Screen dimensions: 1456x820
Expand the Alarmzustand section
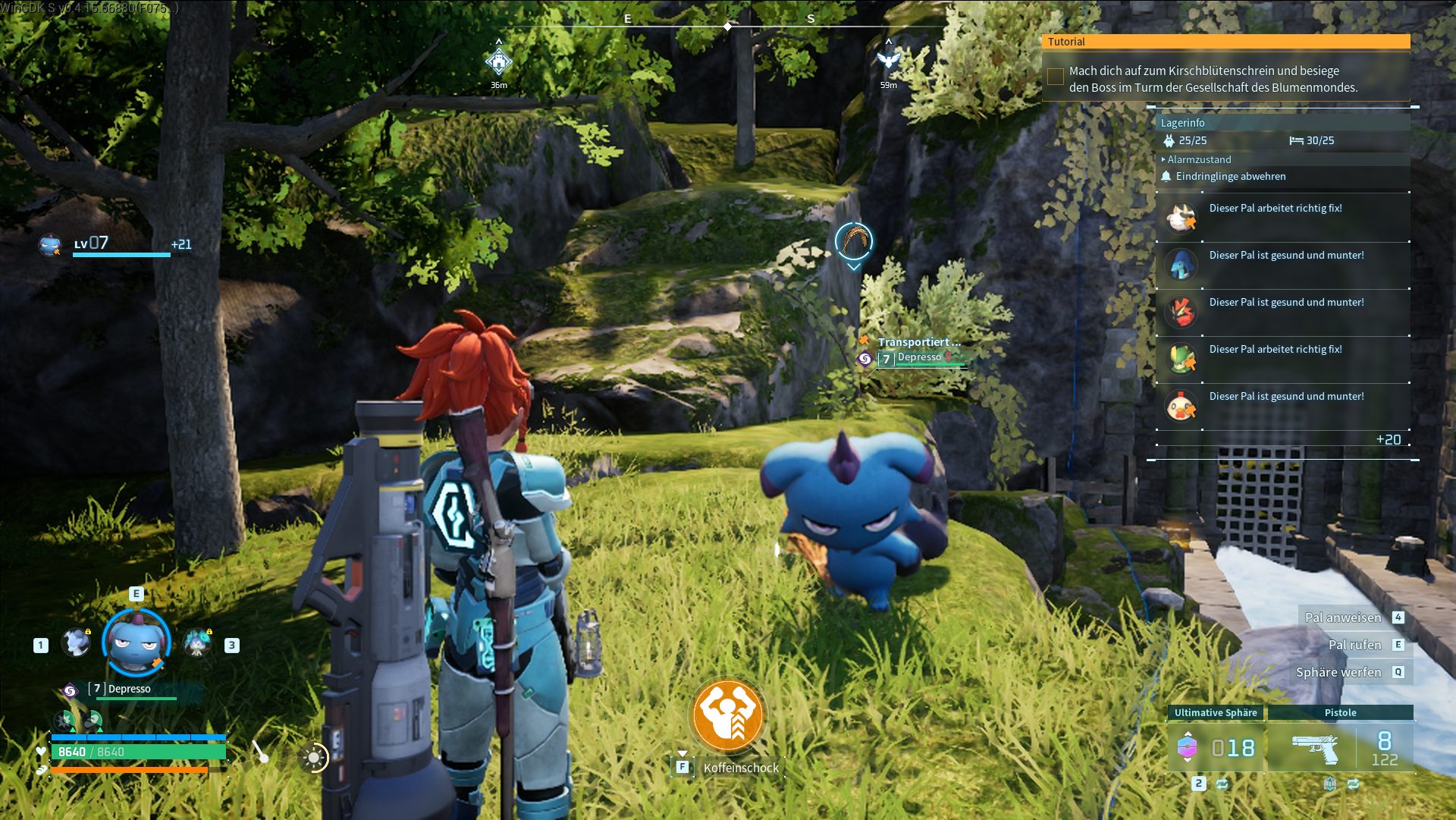pyautogui.click(x=1198, y=159)
